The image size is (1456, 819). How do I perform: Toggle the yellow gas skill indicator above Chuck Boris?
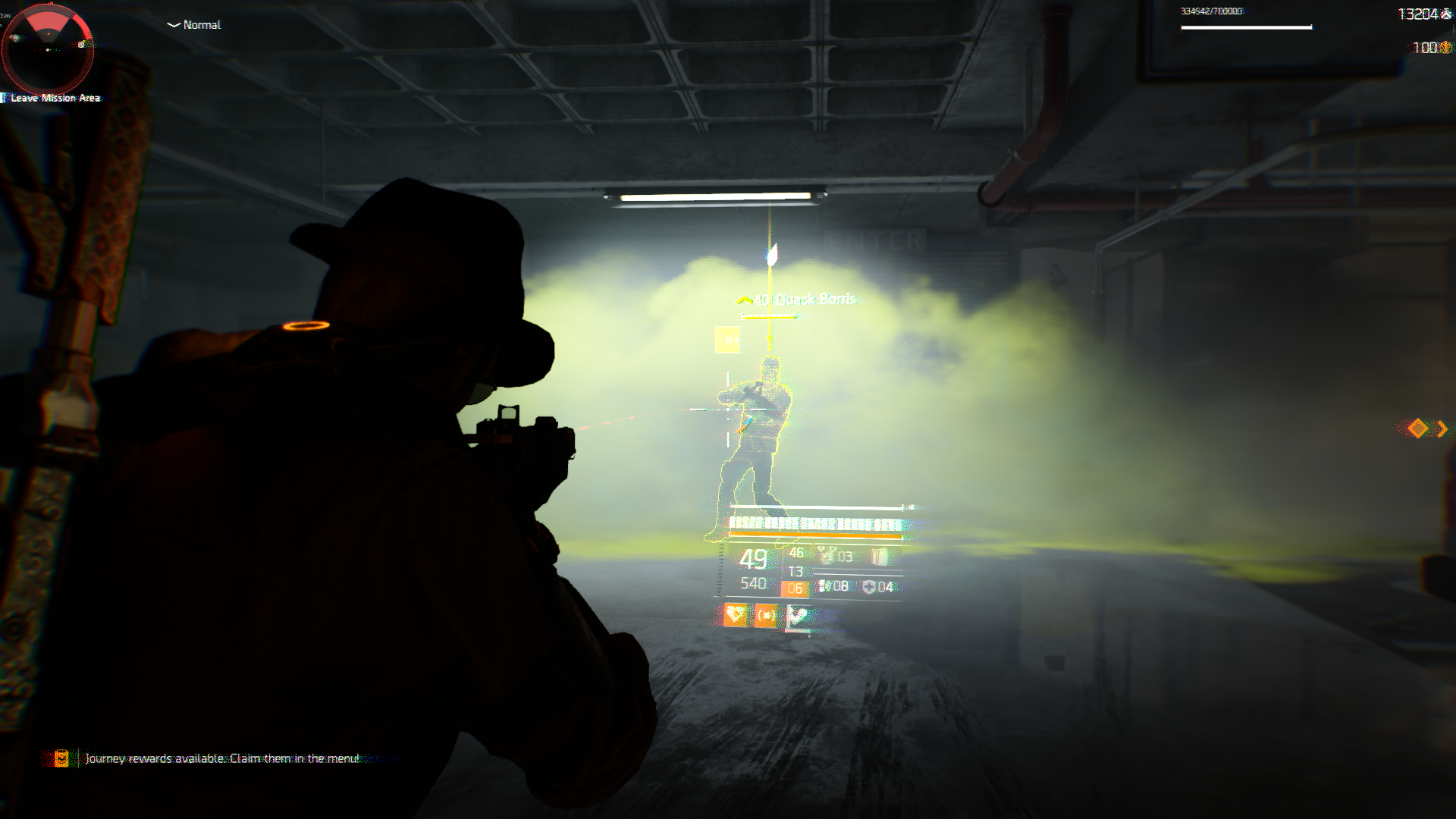[726, 338]
